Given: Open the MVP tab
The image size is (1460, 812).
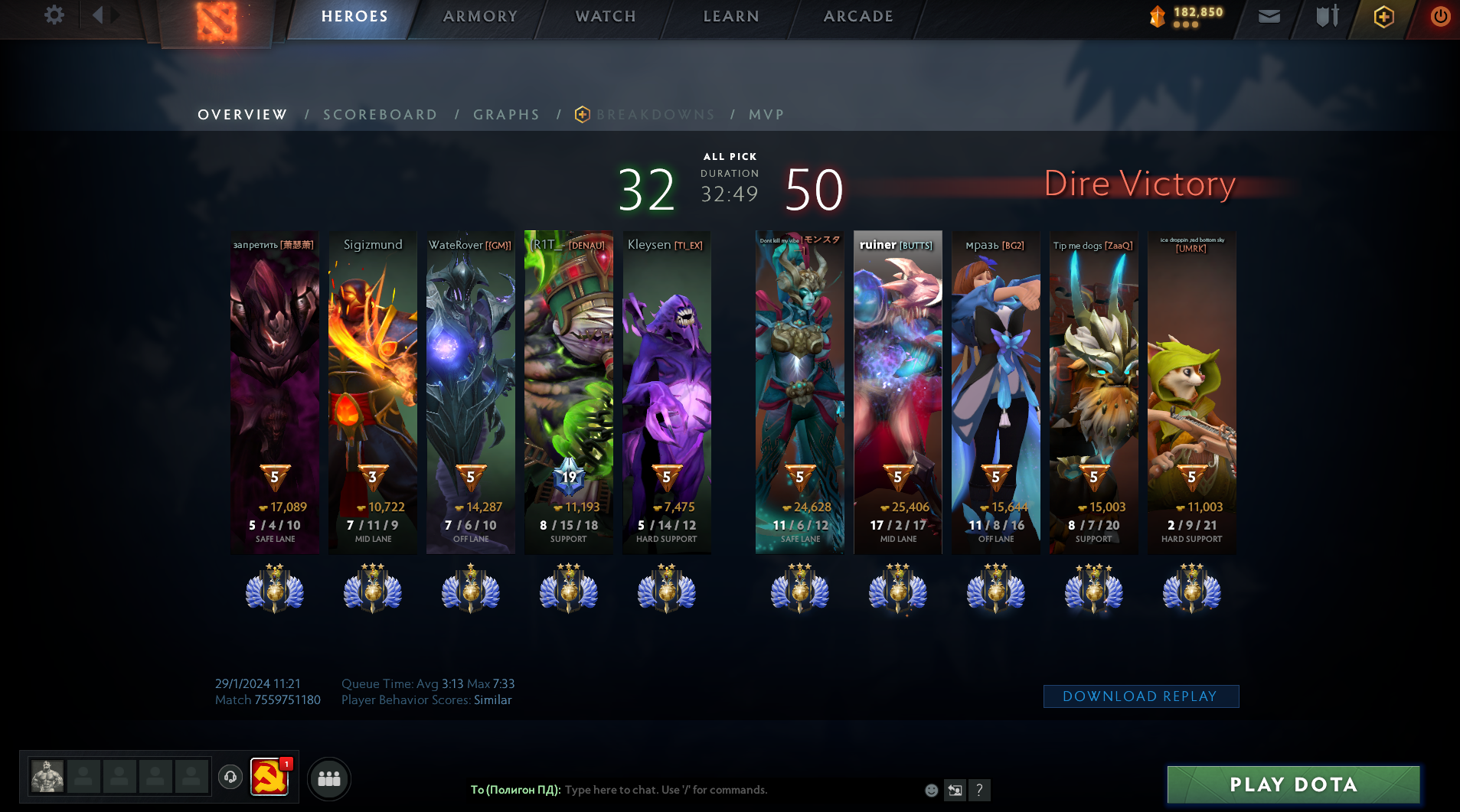Looking at the screenshot, I should (x=766, y=115).
